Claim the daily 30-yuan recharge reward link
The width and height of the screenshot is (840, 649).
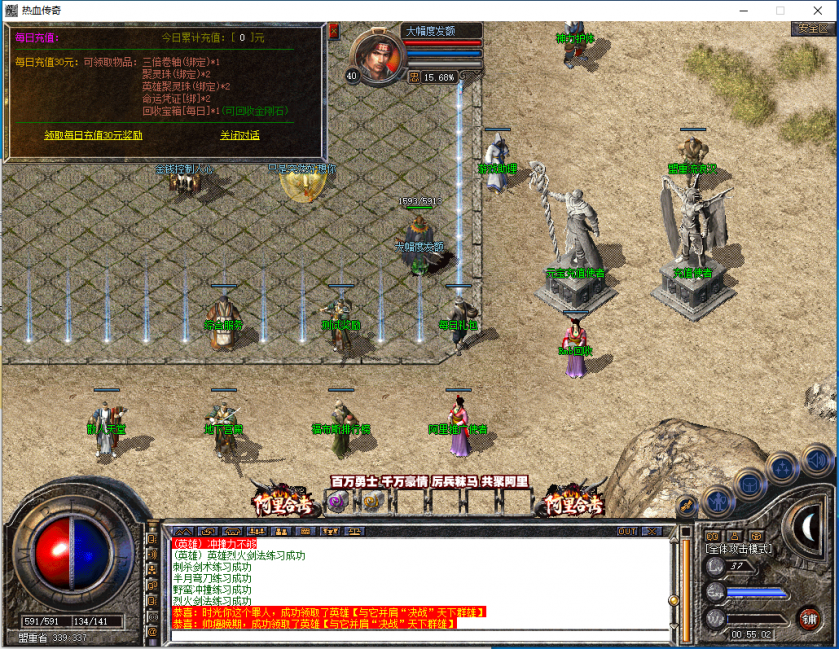tap(93, 135)
